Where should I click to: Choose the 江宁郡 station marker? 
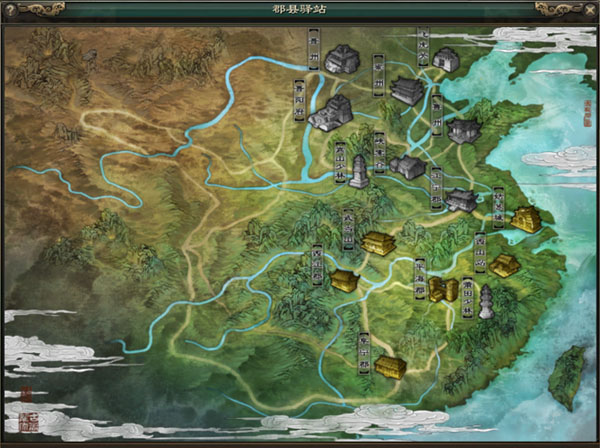click(461, 199)
